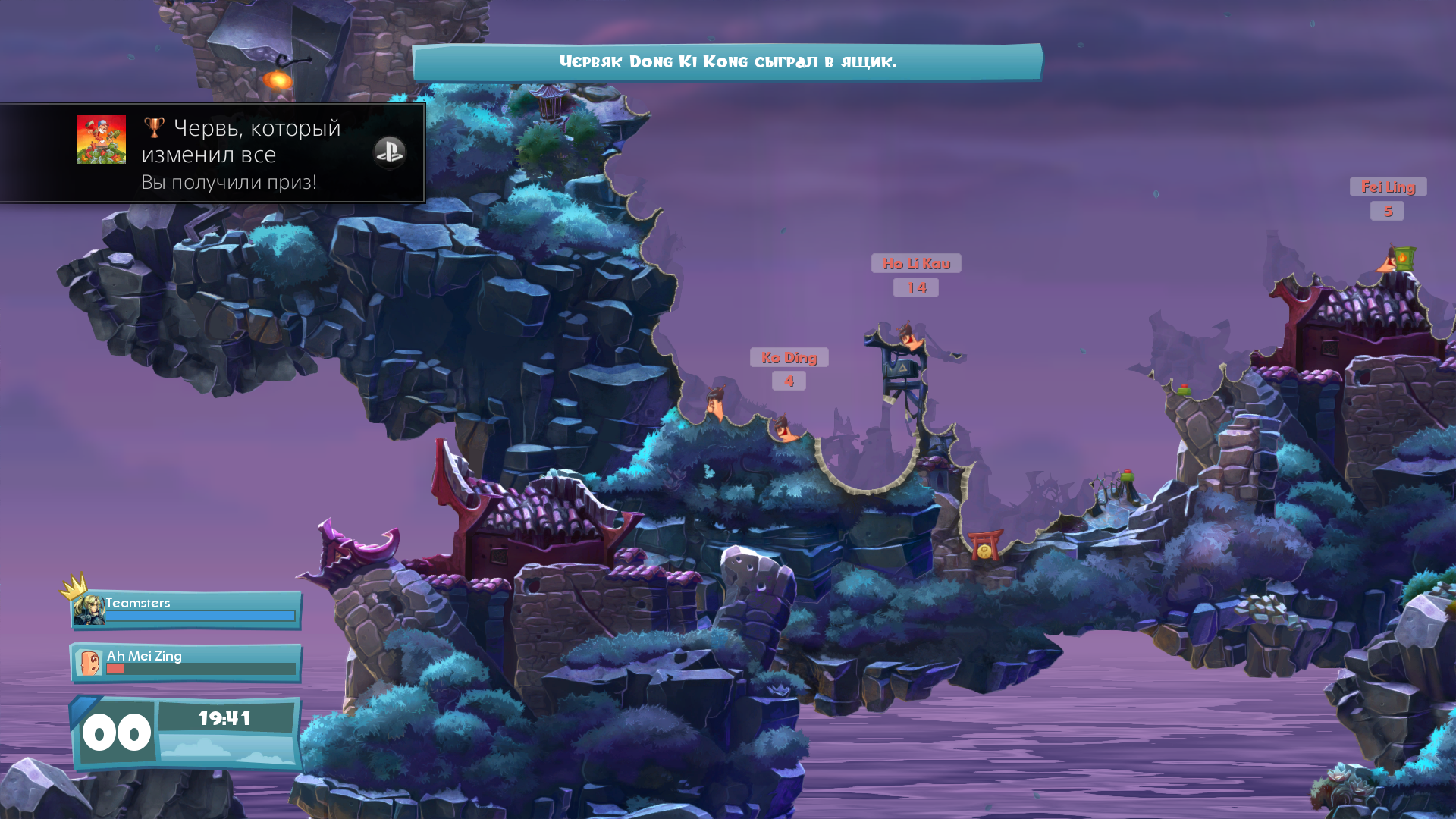Click the trophy game thumbnail image
1456x819 pixels.
pos(102,140)
